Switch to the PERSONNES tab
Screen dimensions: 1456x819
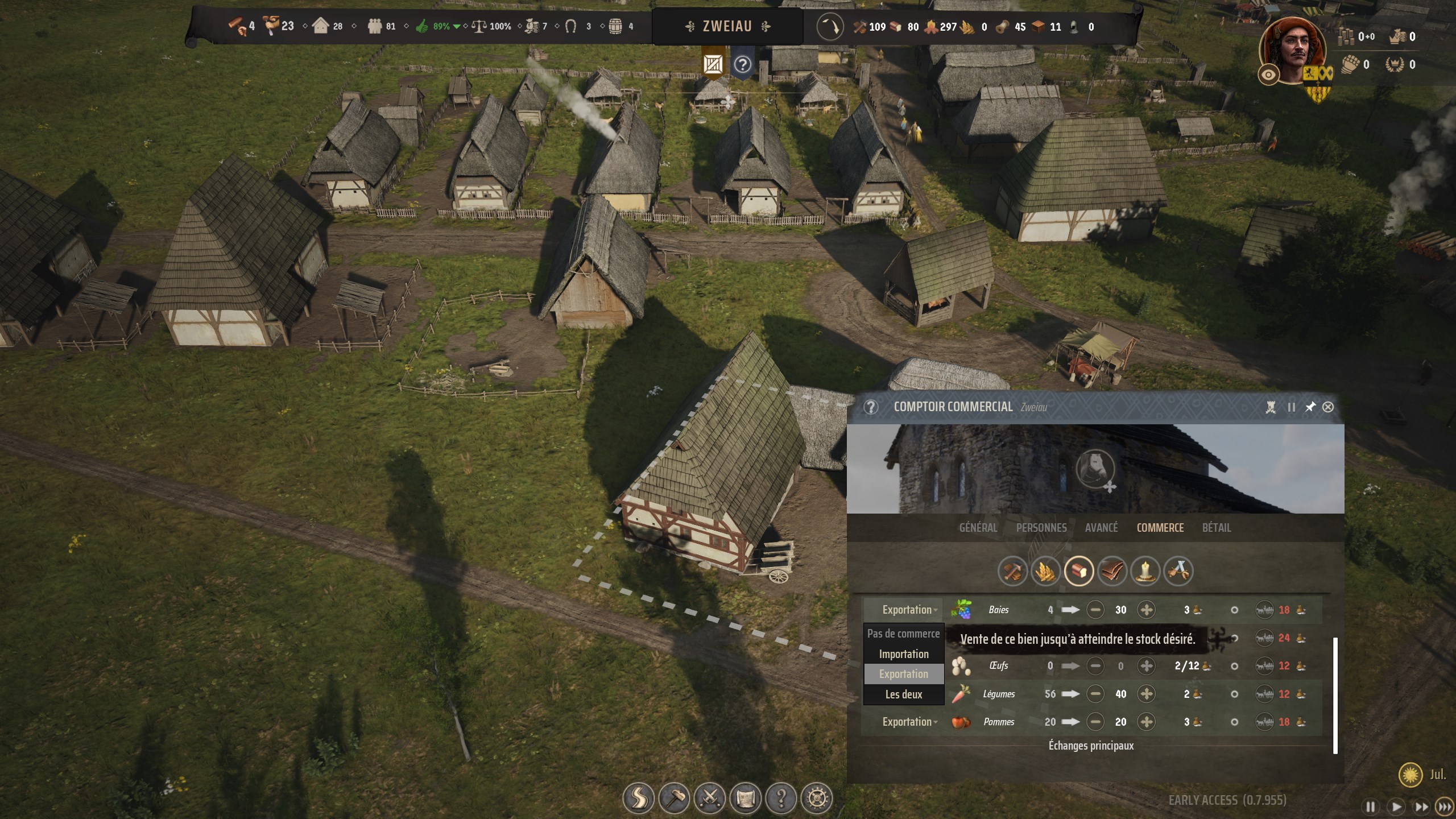[x=1042, y=528]
